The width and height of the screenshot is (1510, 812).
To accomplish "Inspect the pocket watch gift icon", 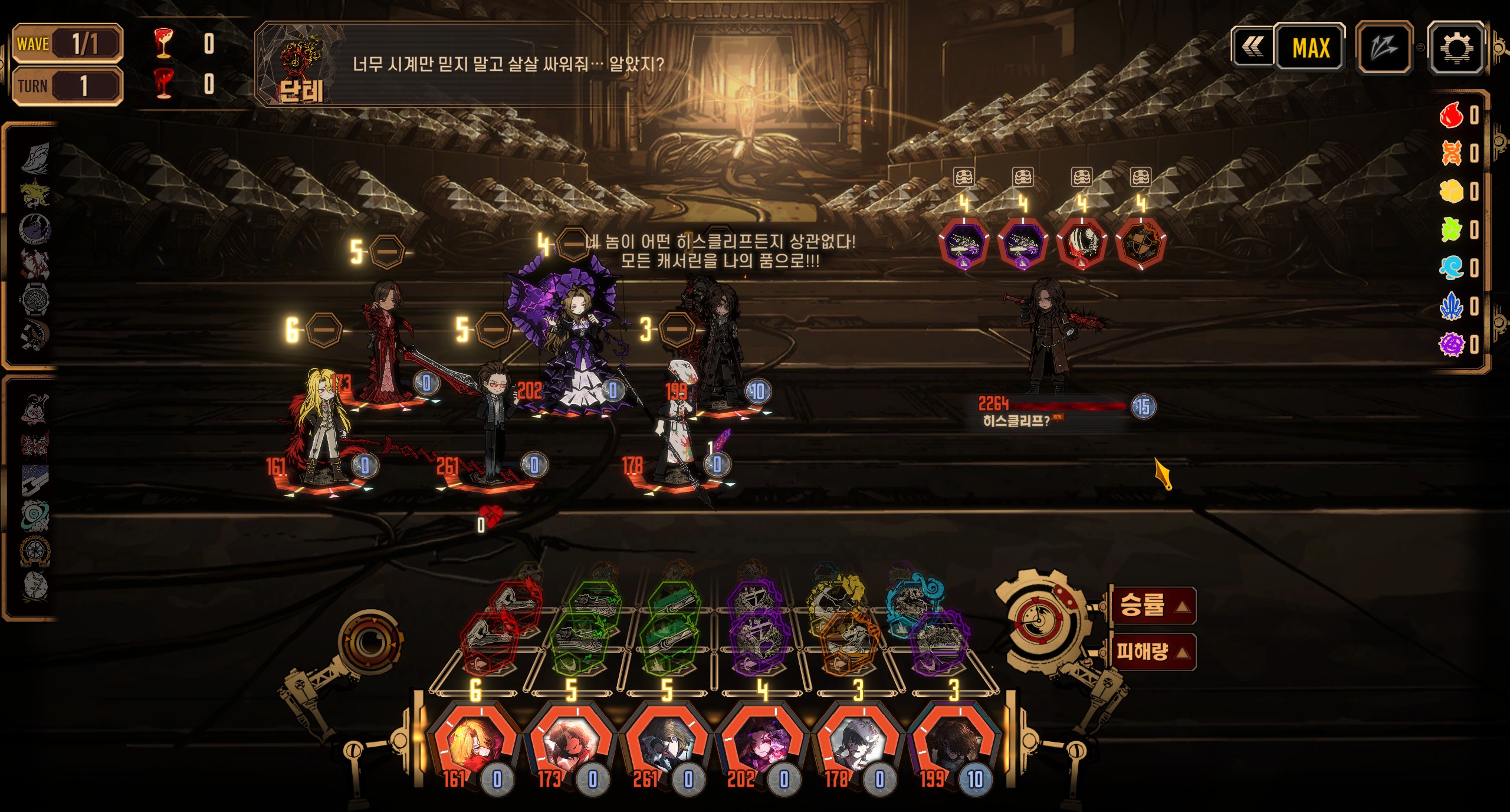I will [35, 299].
